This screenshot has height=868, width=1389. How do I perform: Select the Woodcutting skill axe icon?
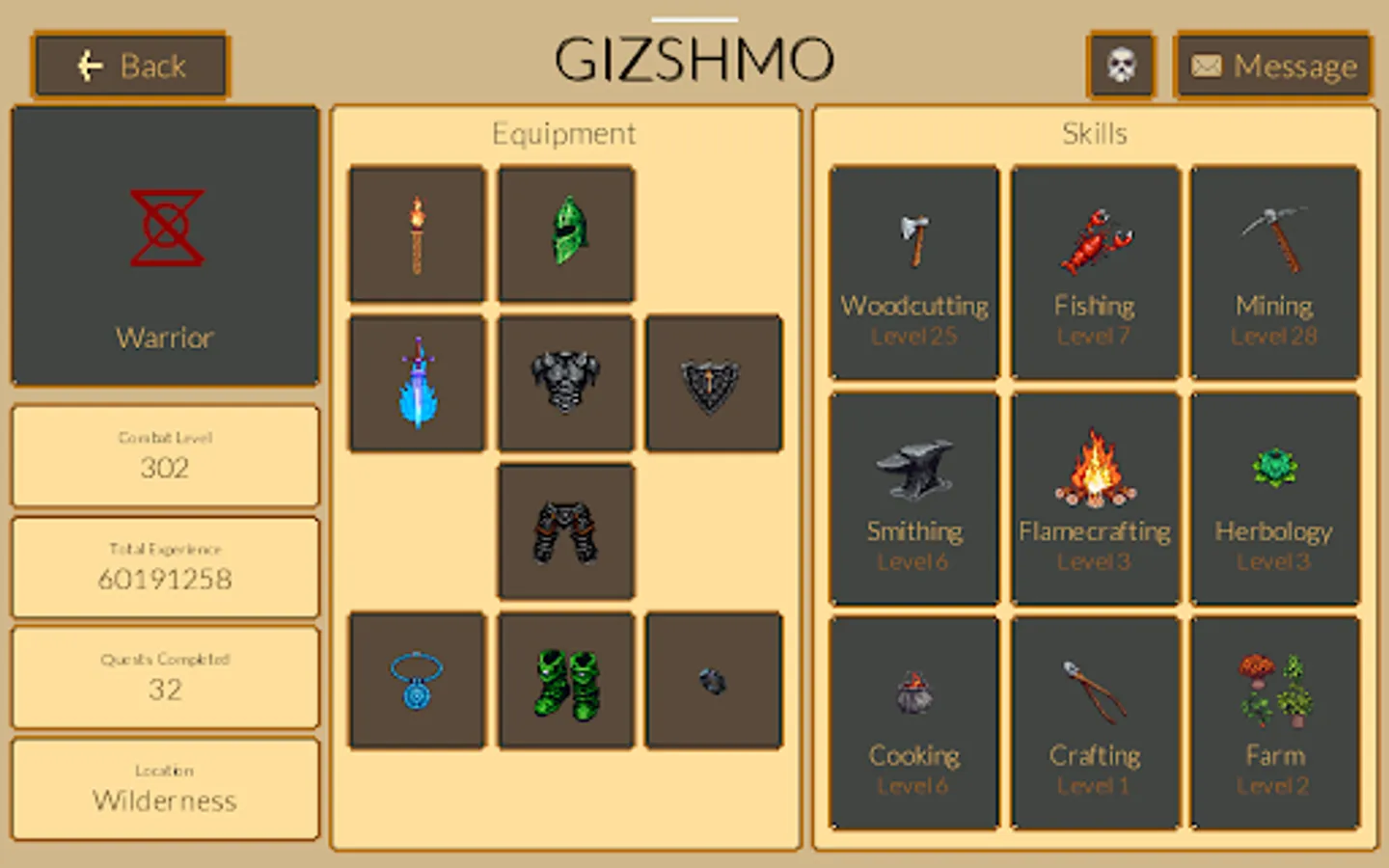[913, 240]
